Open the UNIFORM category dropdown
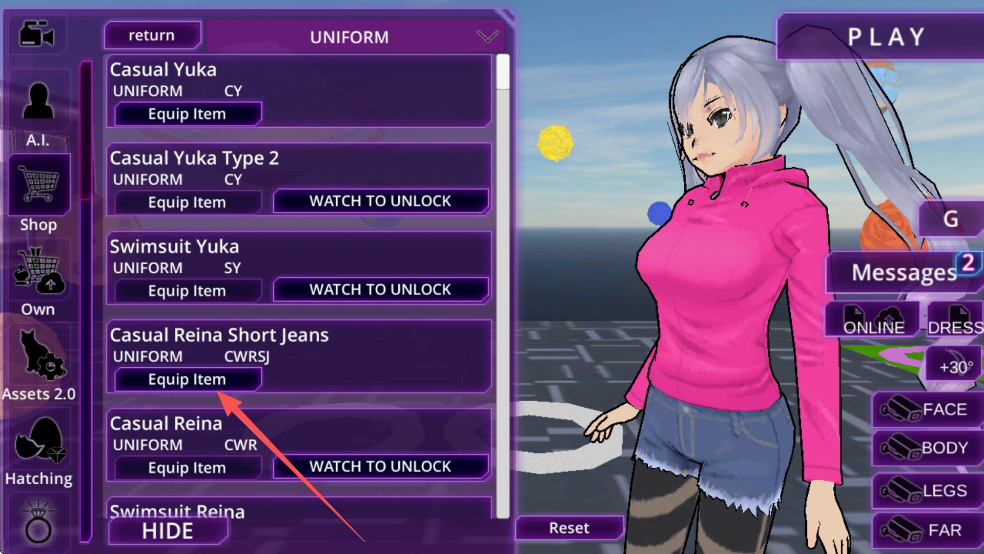Screen dimensions: 984x554 point(487,37)
